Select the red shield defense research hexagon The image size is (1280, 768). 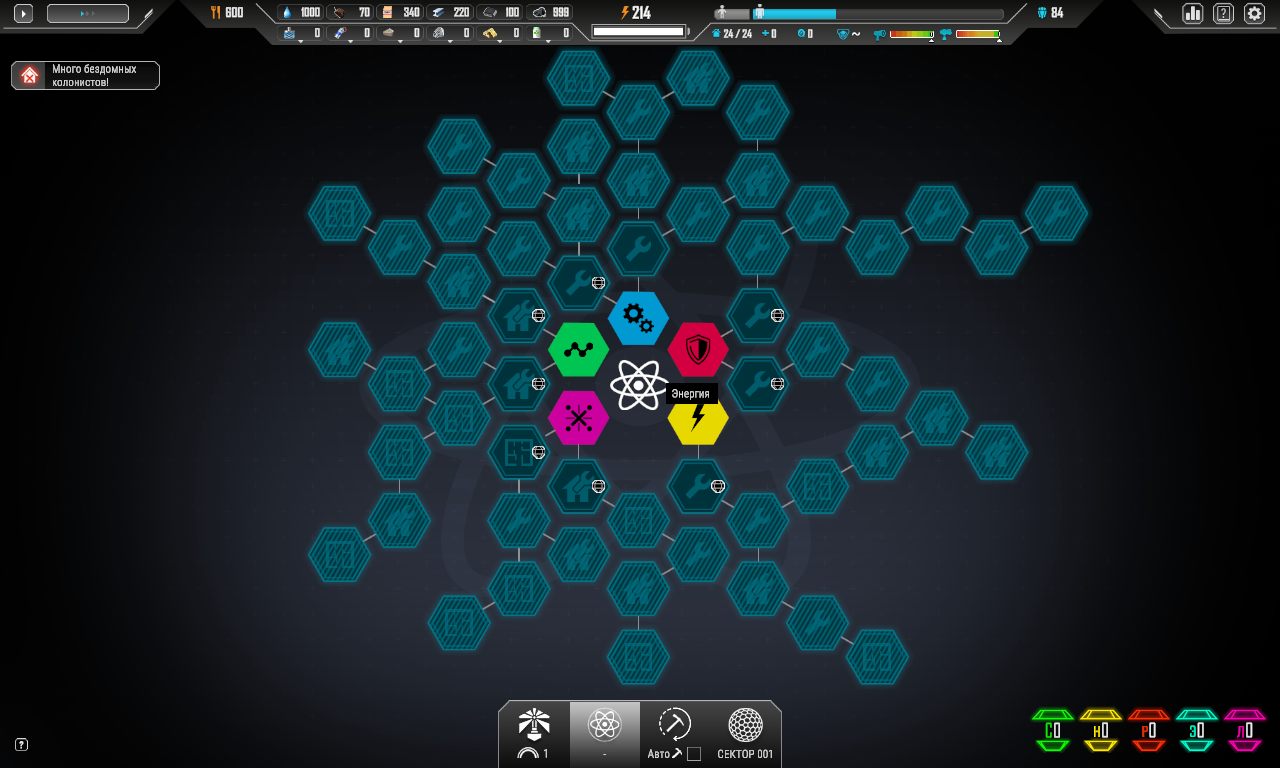pos(697,348)
